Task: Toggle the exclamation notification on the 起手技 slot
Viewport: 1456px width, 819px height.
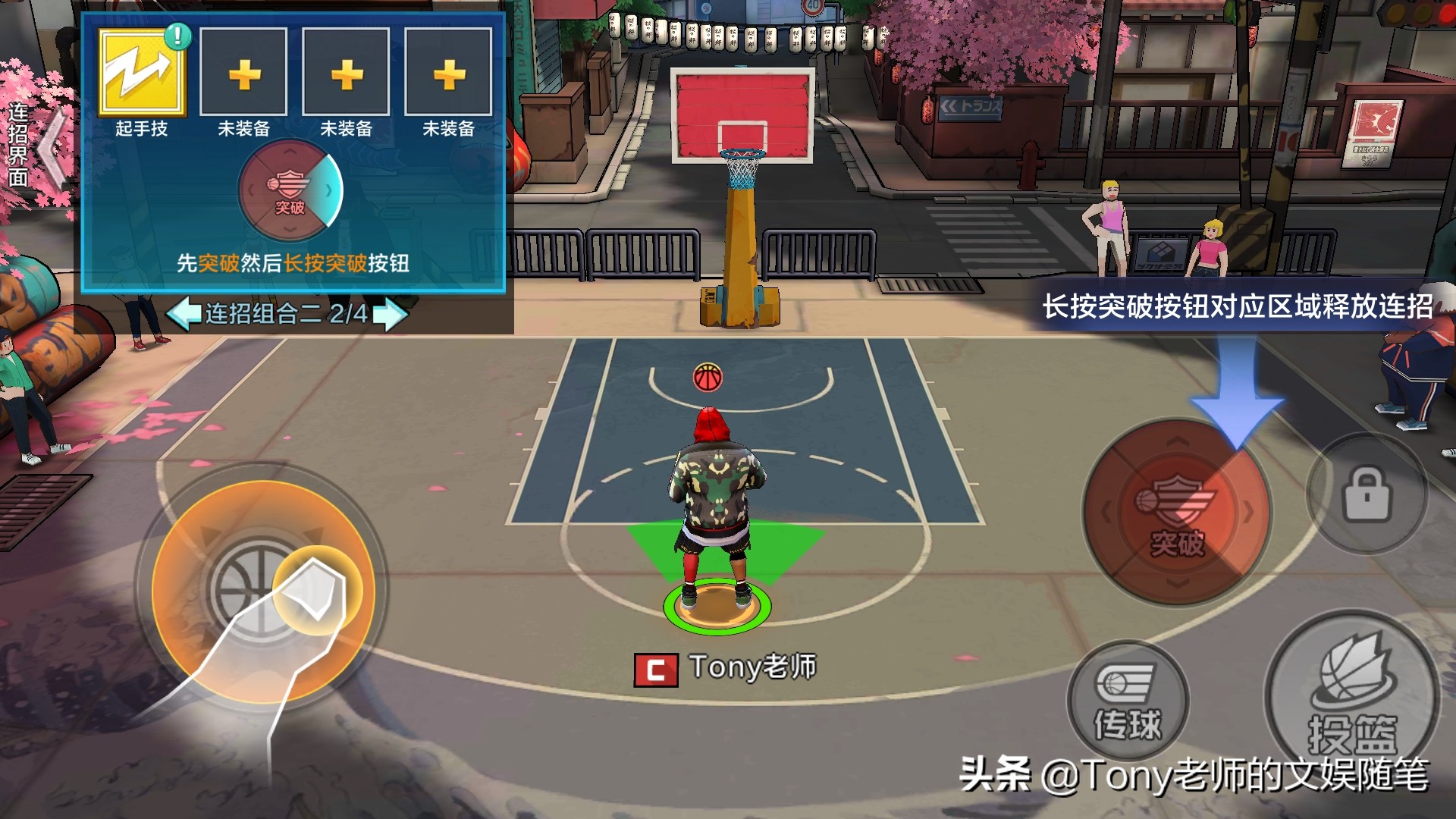Action: [x=177, y=36]
